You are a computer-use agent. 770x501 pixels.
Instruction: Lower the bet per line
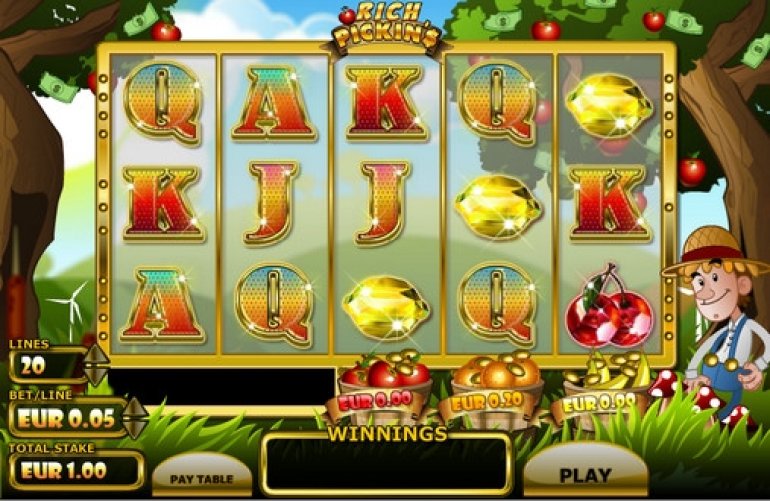pyautogui.click(x=135, y=428)
